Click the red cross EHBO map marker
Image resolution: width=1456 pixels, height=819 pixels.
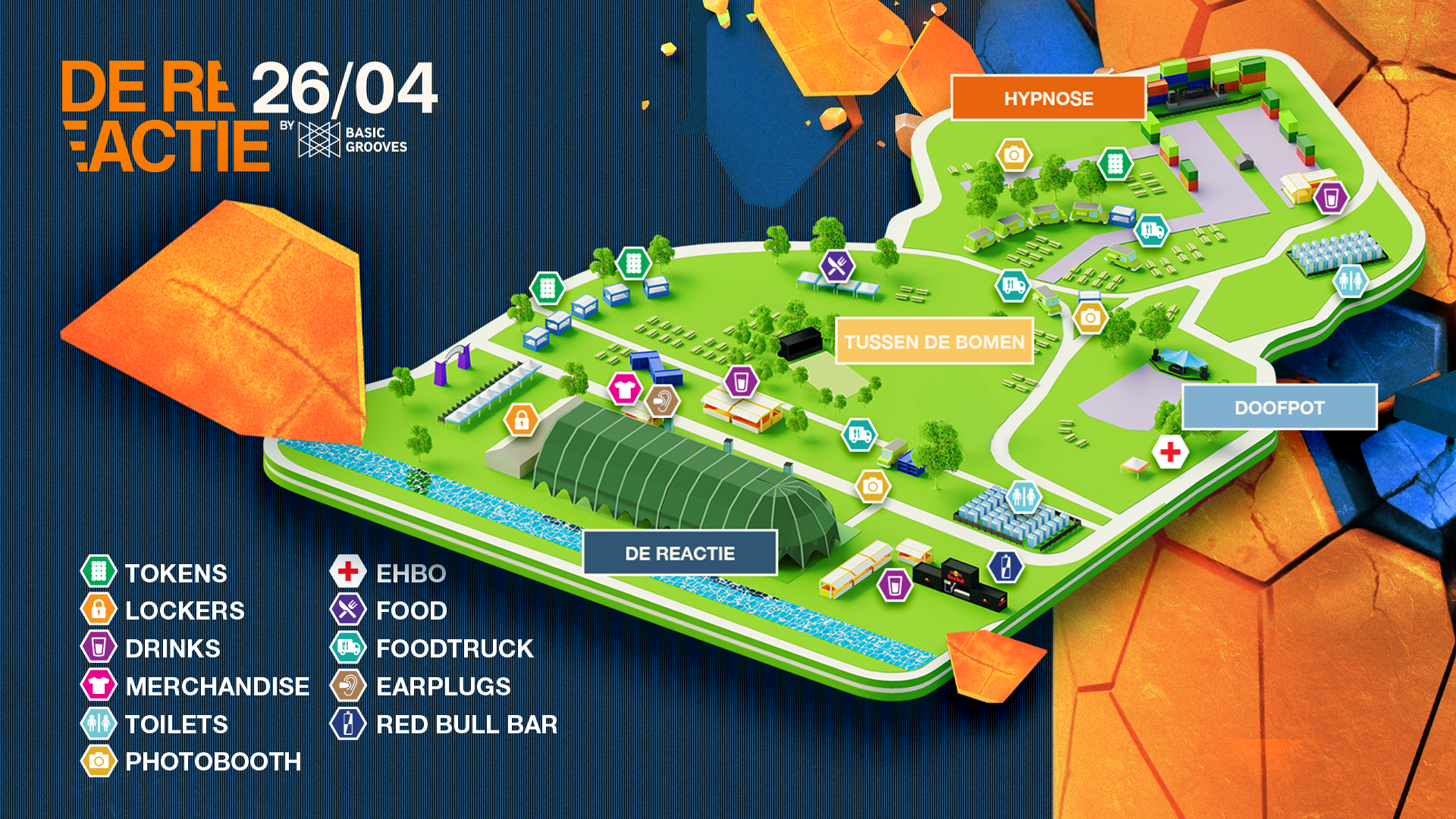tap(1170, 453)
